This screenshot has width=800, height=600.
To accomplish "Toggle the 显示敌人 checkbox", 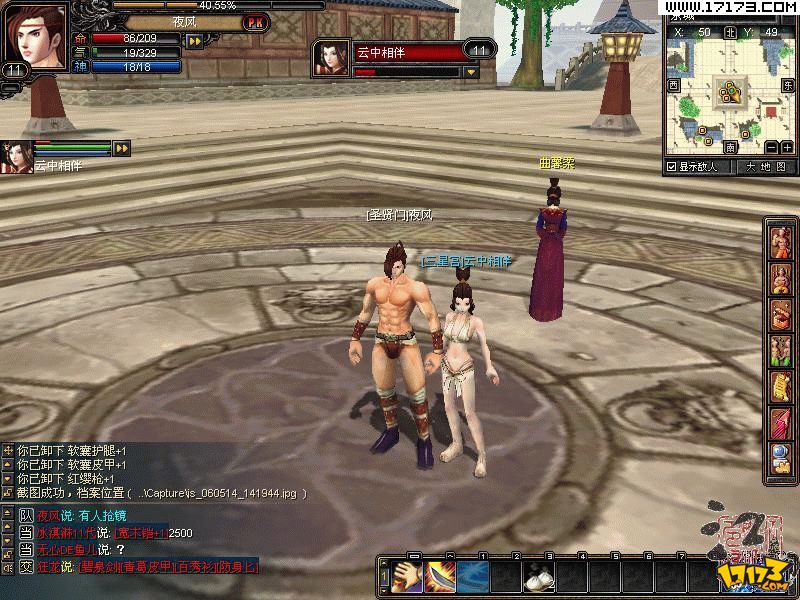I will pos(672,167).
